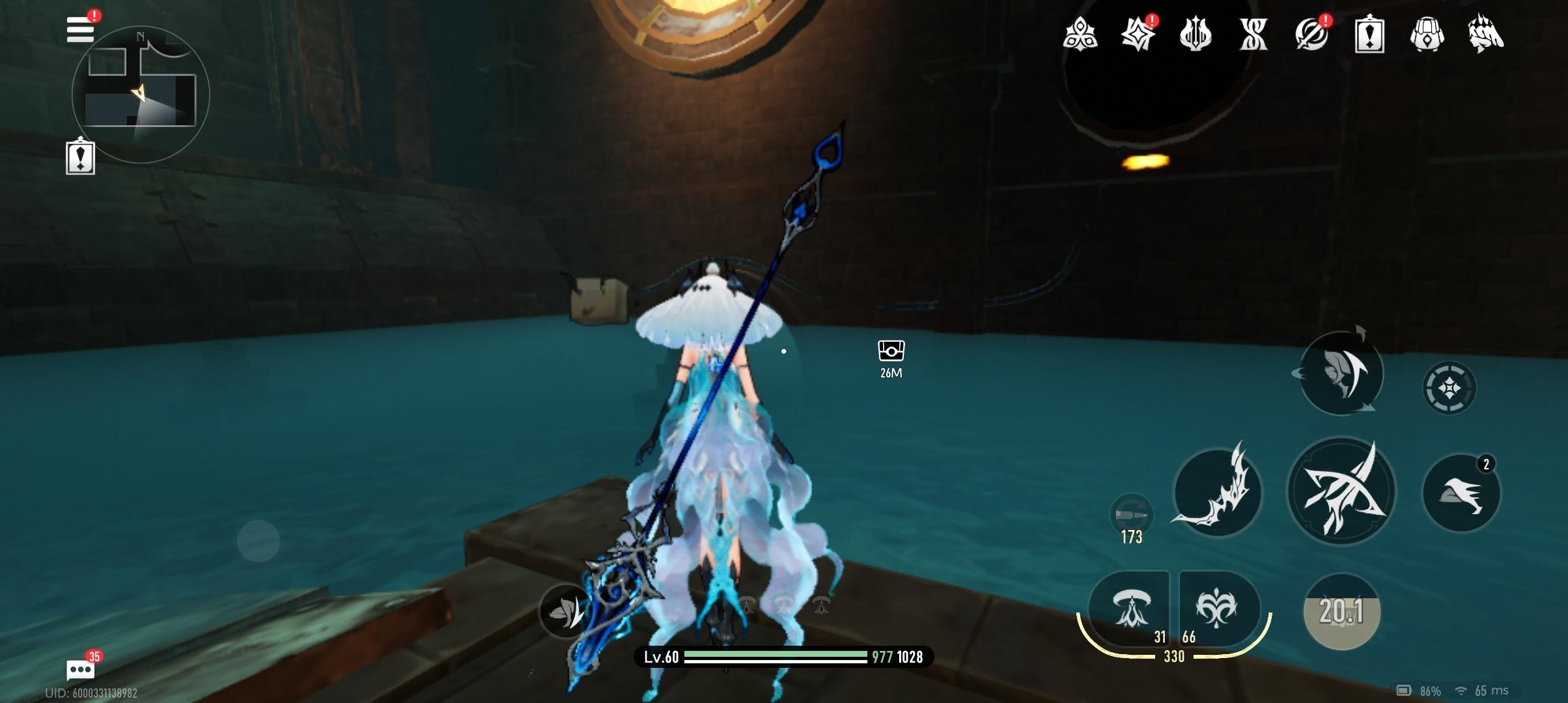The width and height of the screenshot is (1568, 703).
Task: Tap the beast claw icon in top bar
Action: point(1486,34)
